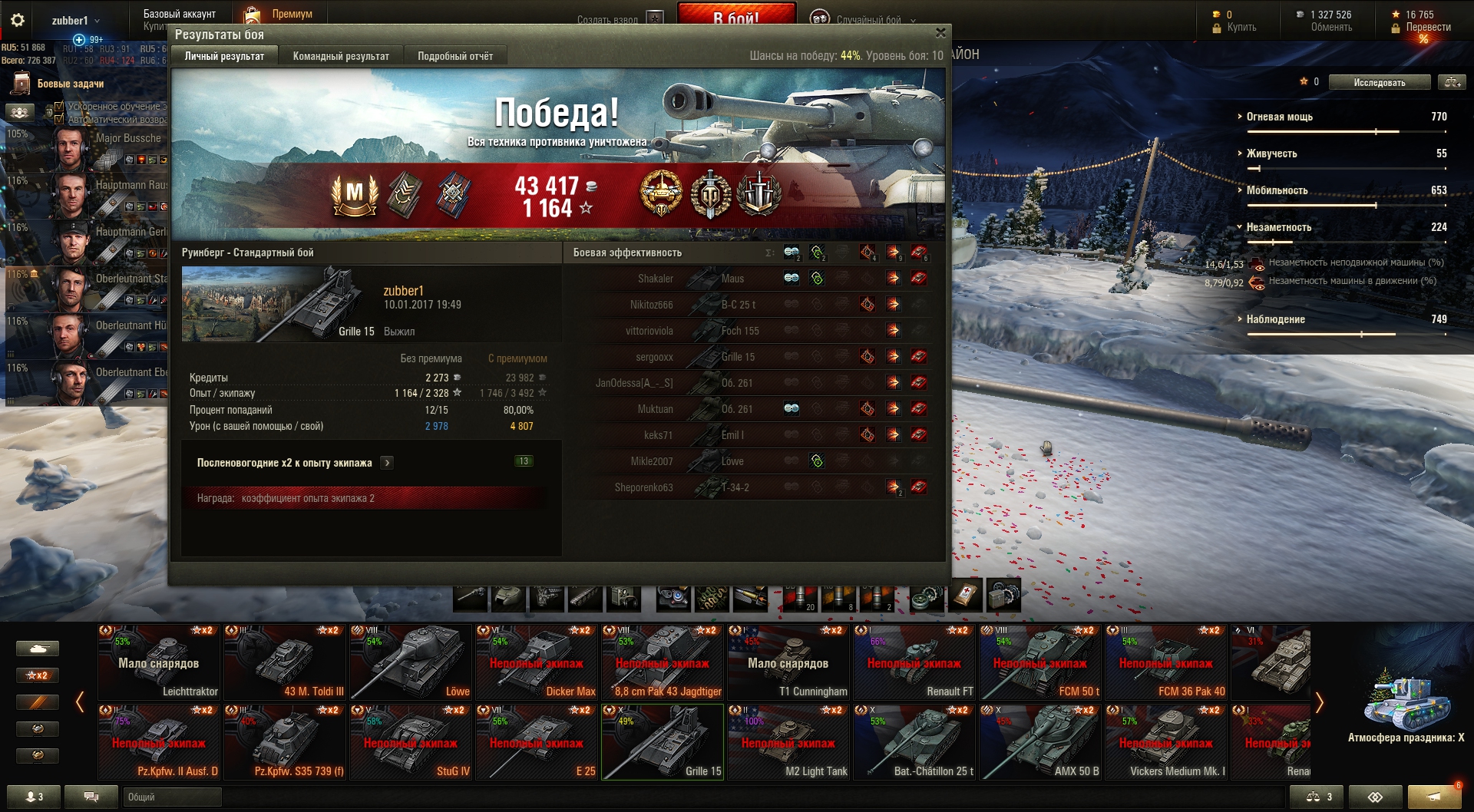The height and width of the screenshot is (812, 1474).
Task: Click the red В бой! battle button
Action: (735, 15)
